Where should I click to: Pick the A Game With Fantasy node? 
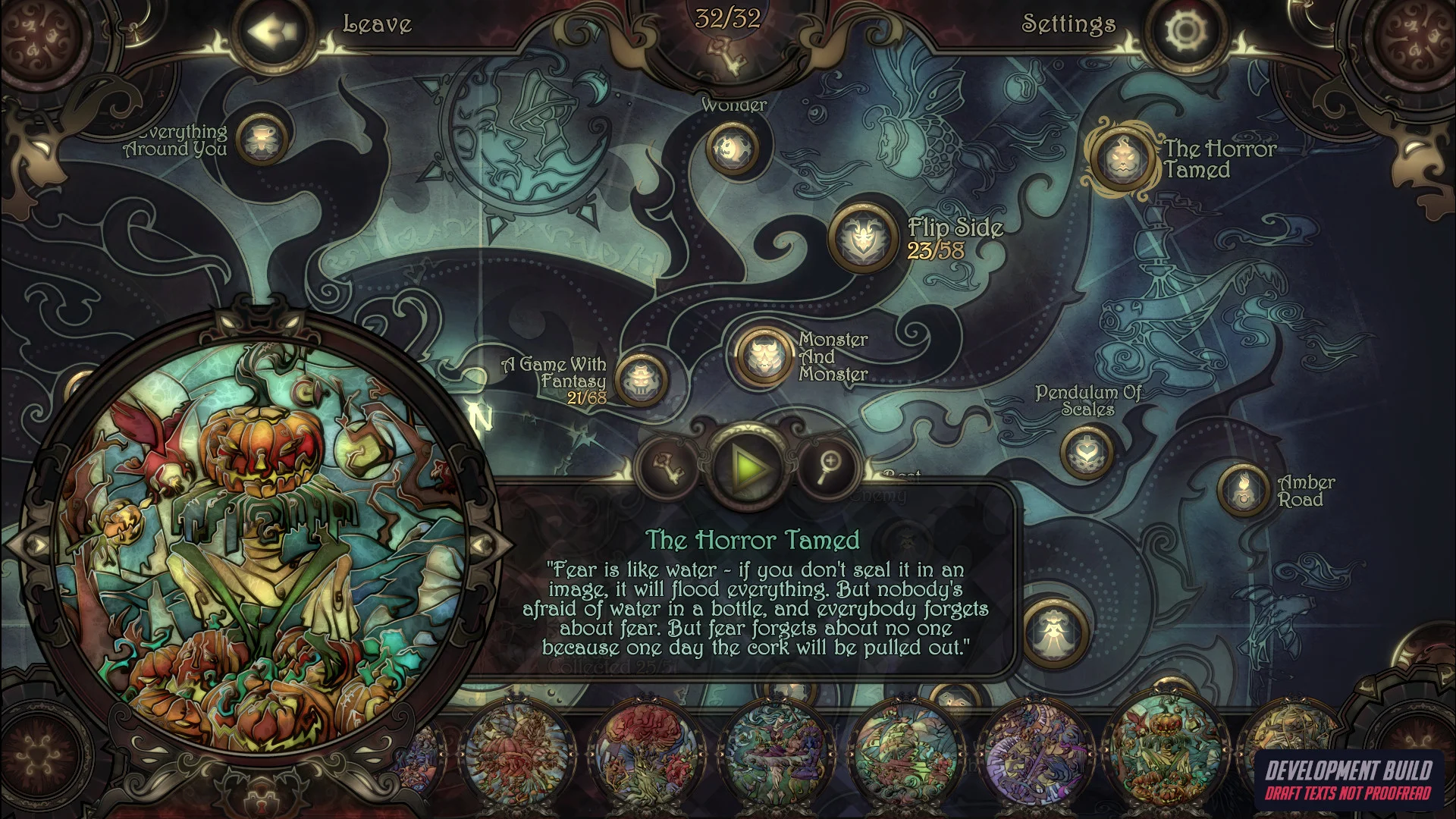point(641,381)
